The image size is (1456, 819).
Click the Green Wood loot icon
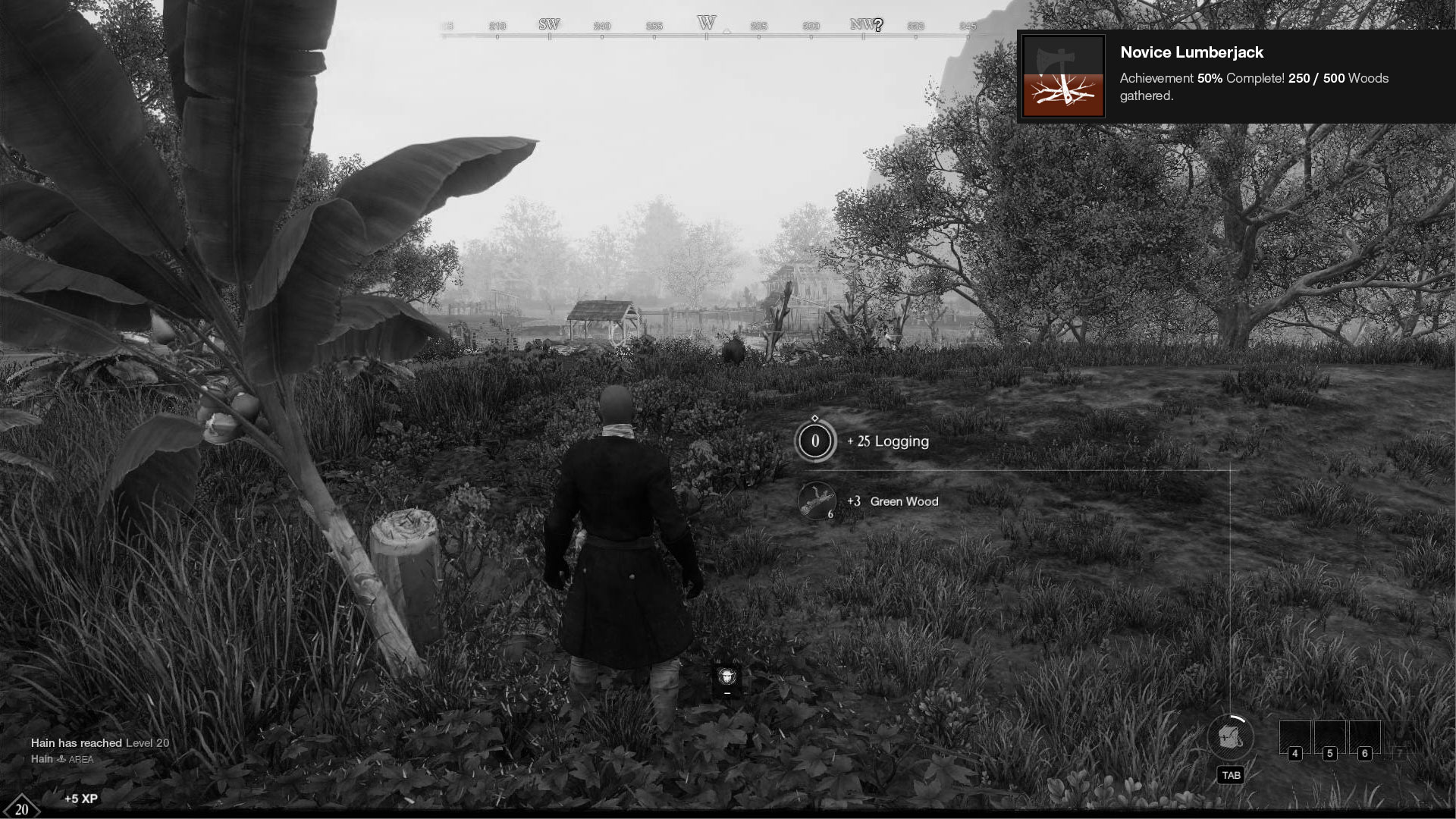tap(816, 501)
